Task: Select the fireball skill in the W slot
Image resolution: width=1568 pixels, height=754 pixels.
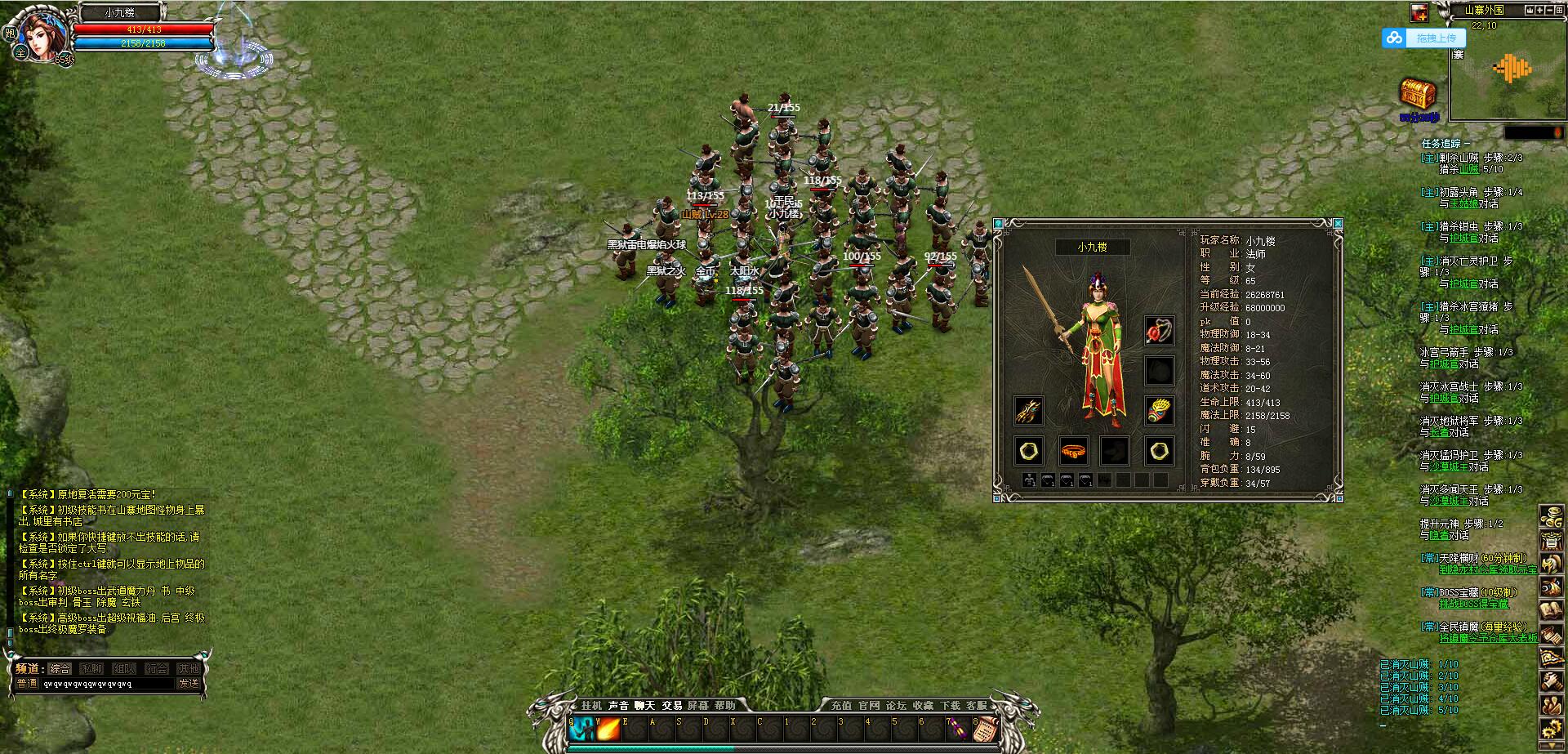Action: click(608, 730)
